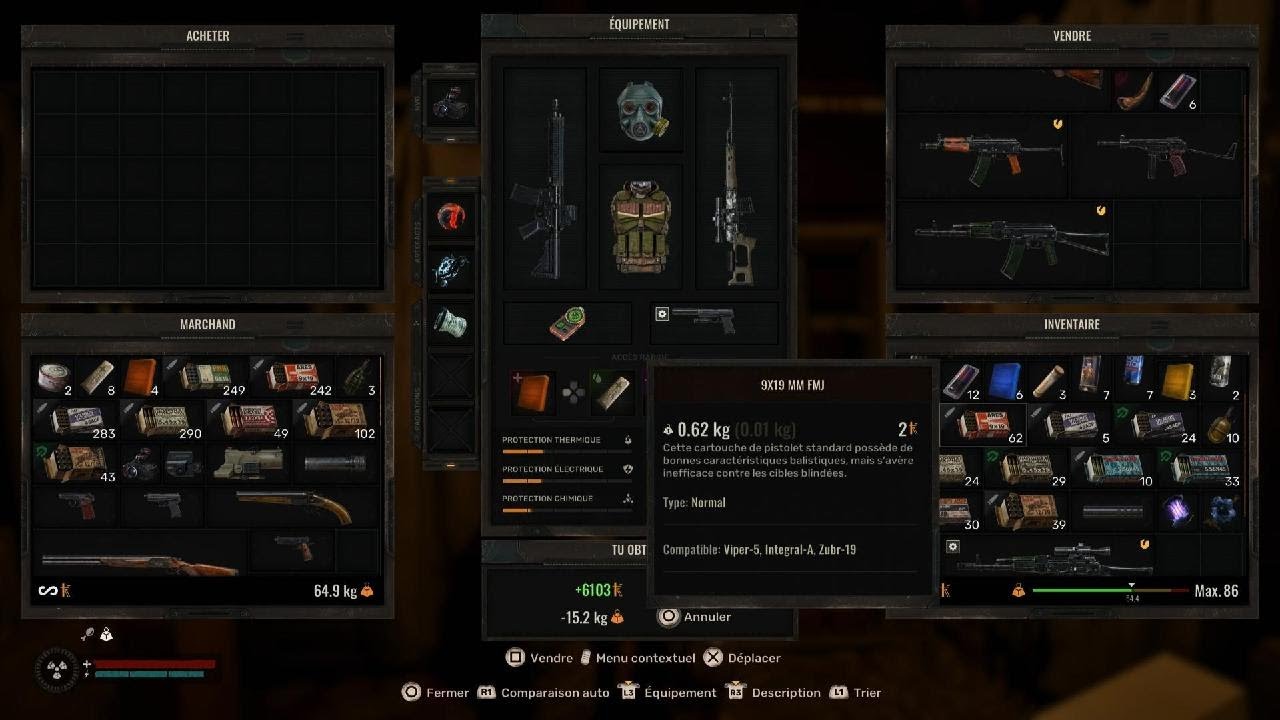Select the merchant's sawed-off shotgun
The image size is (1280, 720).
(x=294, y=505)
